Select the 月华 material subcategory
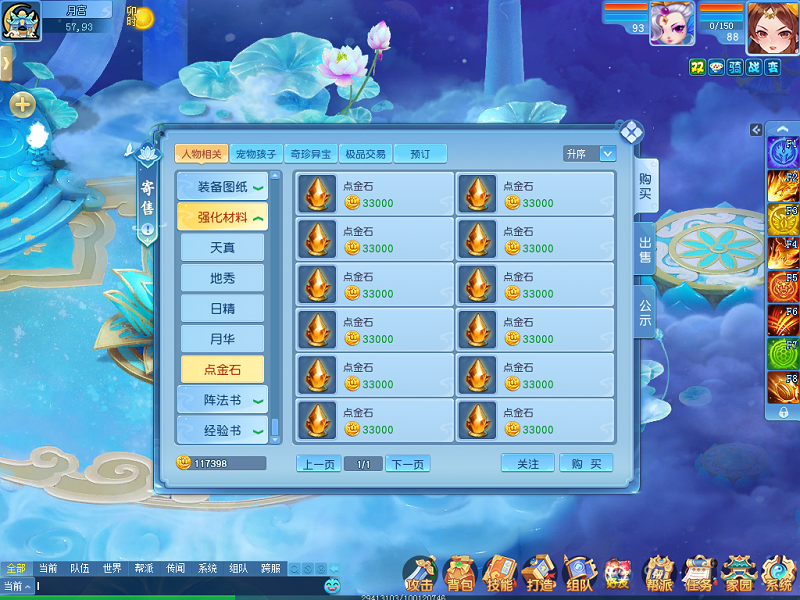The height and width of the screenshot is (600, 800). 222,338
